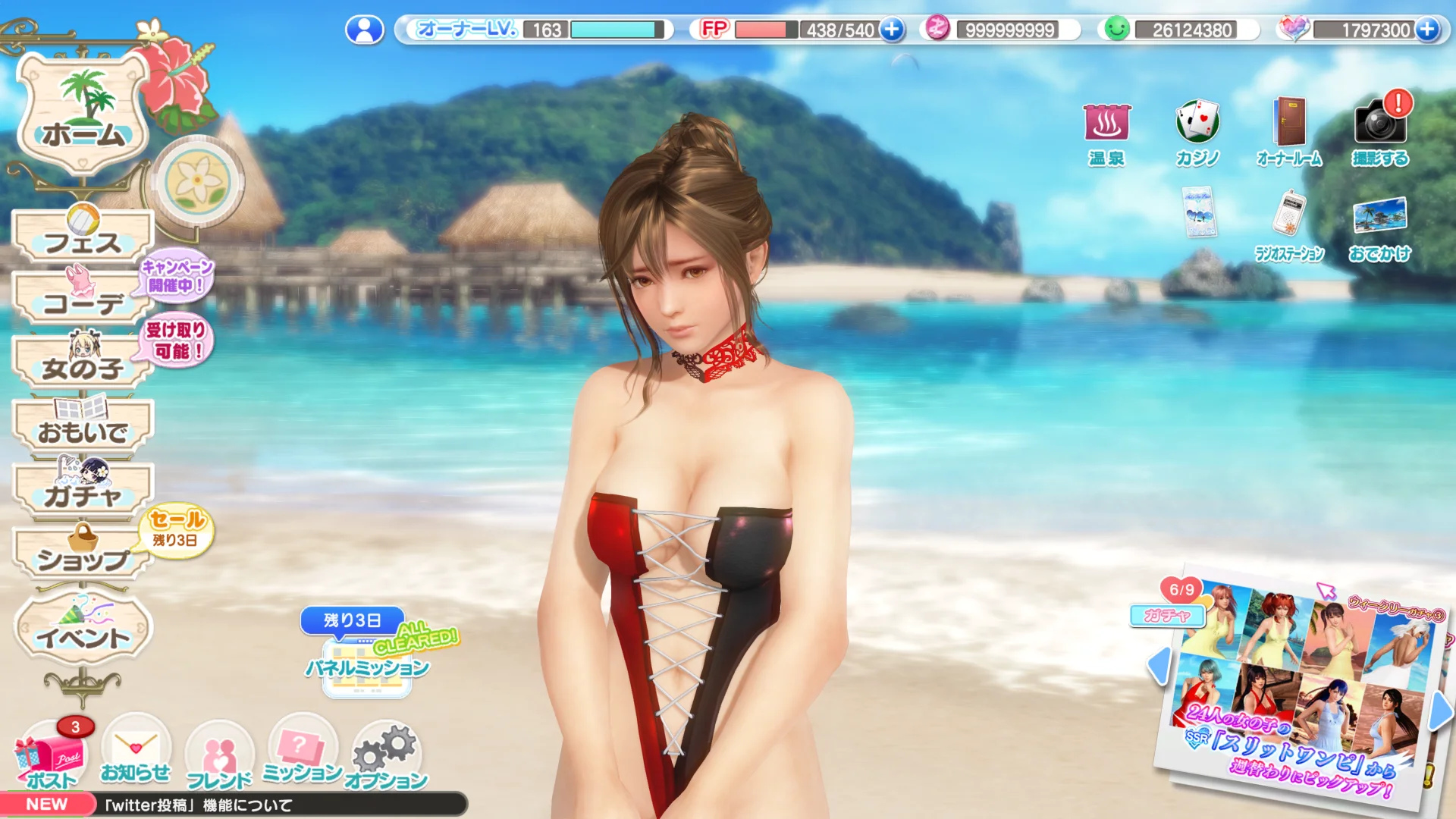Click the plus button beside FP gauge
The height and width of the screenshot is (819, 1456).
(893, 30)
